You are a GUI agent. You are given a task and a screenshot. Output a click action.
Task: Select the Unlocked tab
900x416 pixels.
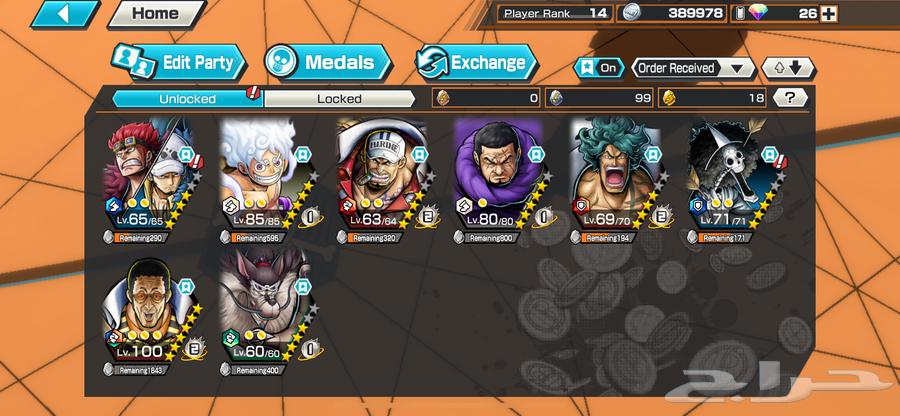coord(187,98)
